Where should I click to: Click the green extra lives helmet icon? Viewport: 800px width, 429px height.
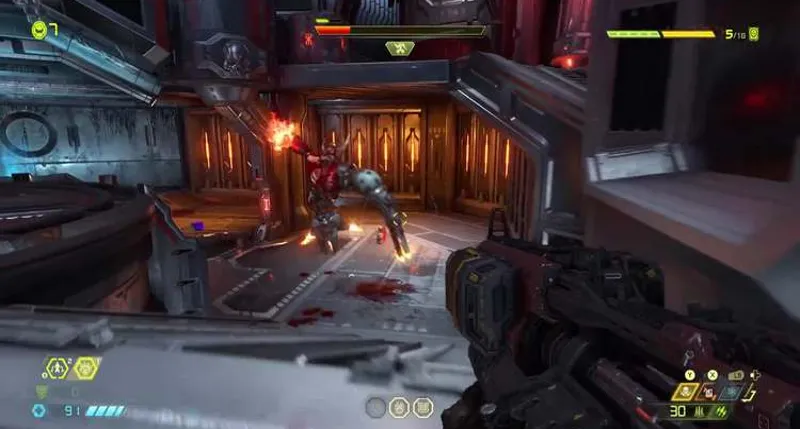tap(39, 29)
